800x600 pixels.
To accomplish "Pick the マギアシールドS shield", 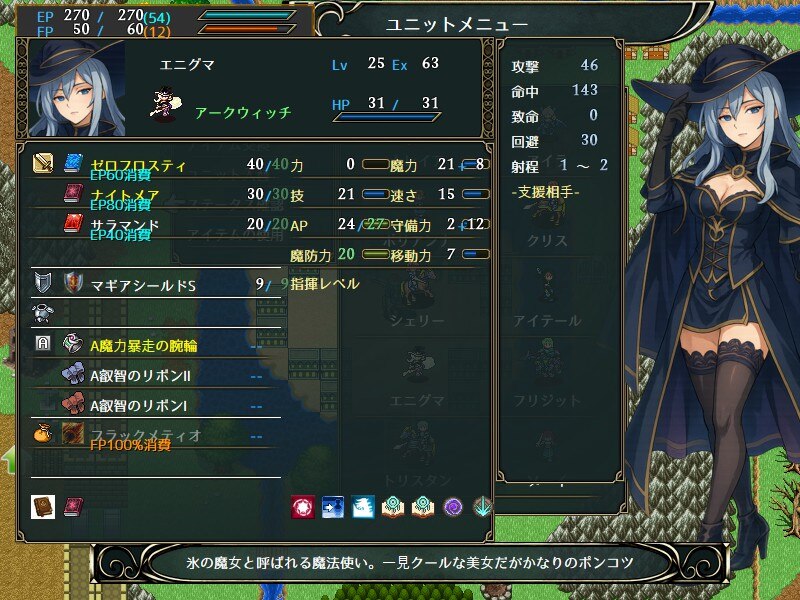I will point(143,285).
